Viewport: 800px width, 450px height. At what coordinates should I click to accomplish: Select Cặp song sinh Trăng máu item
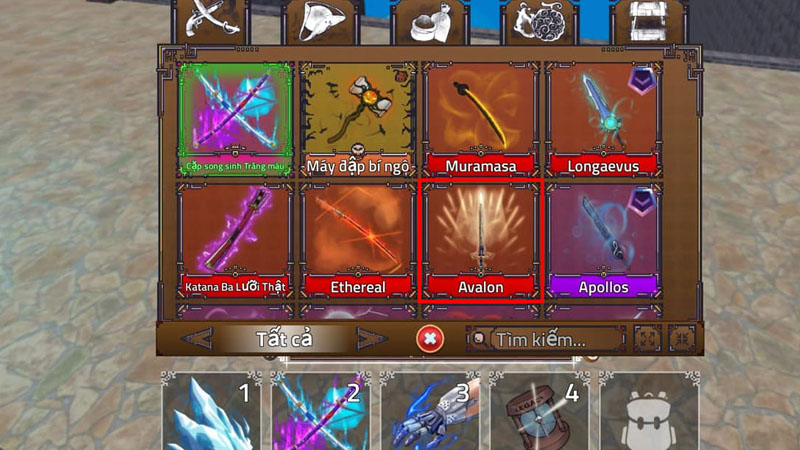[x=235, y=119]
